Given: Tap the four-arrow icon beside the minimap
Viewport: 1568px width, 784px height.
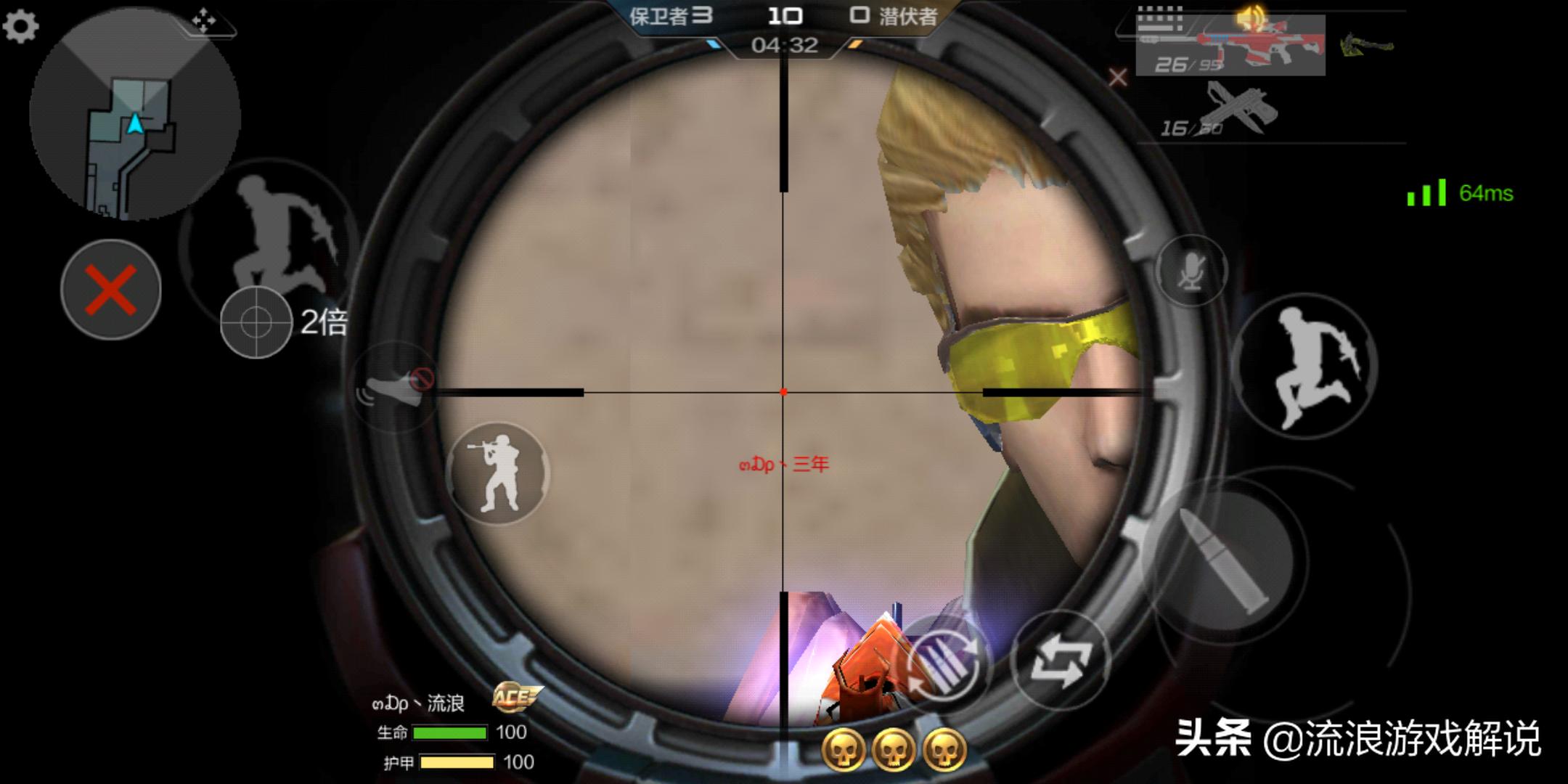Looking at the screenshot, I should point(204,22).
